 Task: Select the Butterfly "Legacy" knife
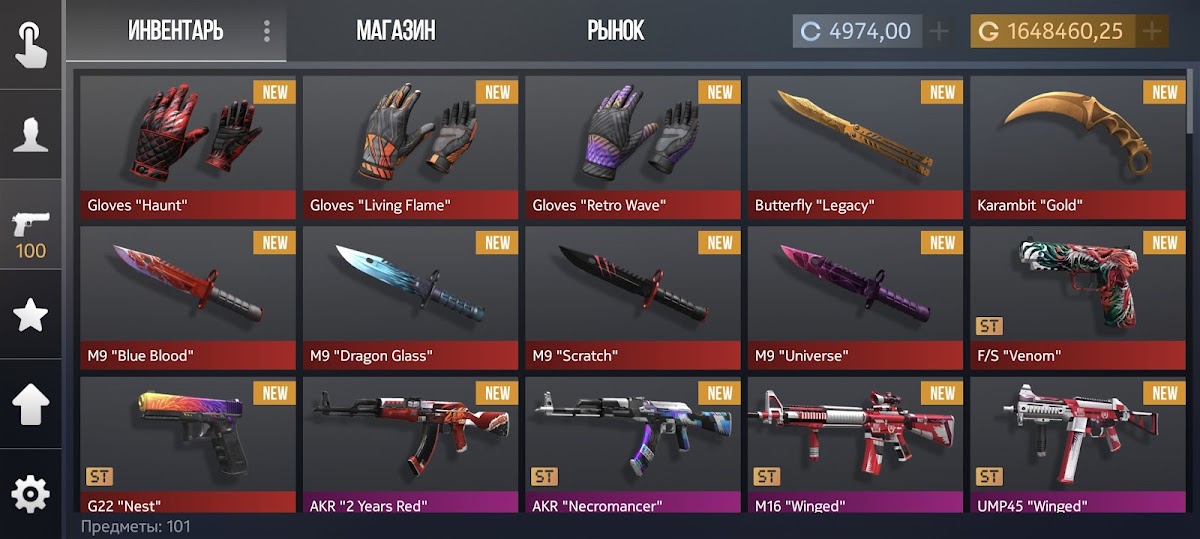856,146
